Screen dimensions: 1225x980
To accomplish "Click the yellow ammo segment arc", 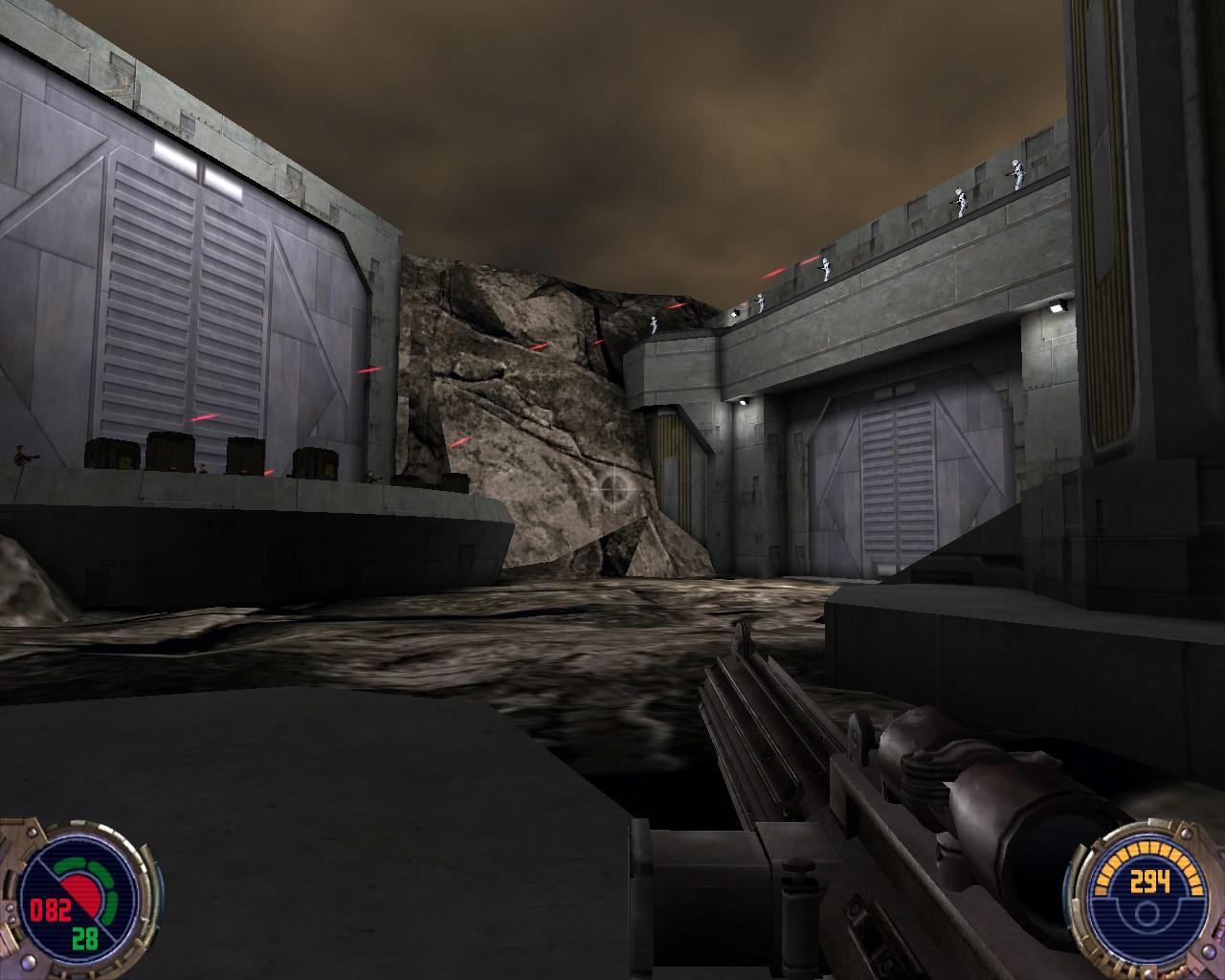I will coord(1147,847).
